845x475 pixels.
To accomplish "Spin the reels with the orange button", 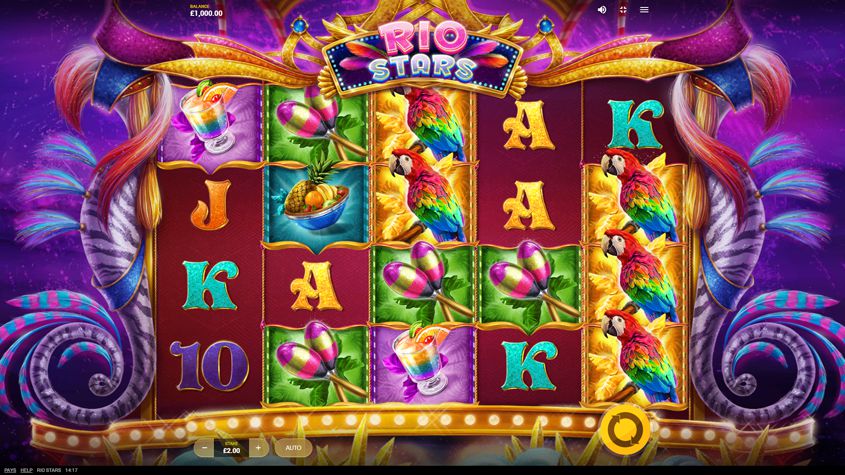I will [625, 429].
